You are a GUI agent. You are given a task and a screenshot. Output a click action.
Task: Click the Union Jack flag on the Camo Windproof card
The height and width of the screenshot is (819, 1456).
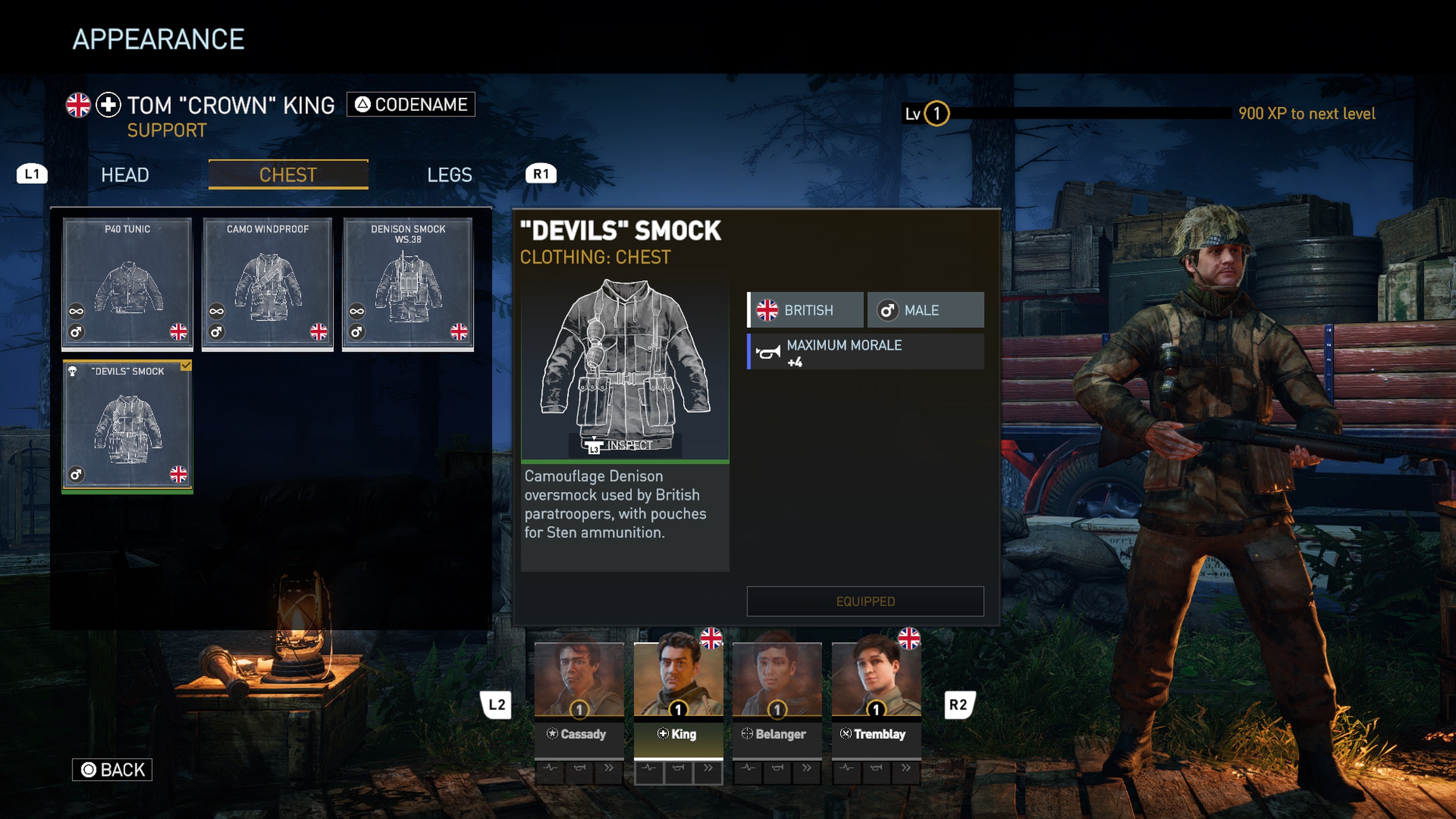point(318,333)
